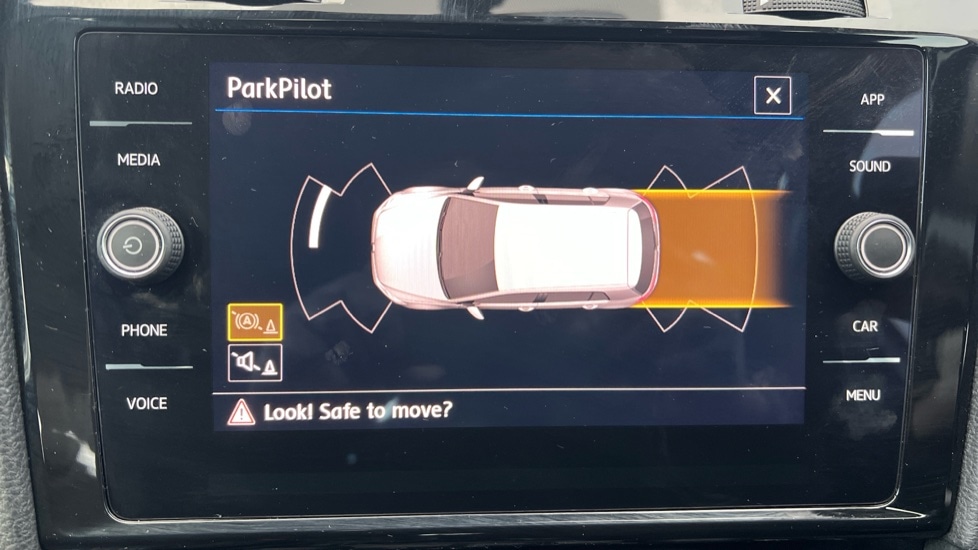Open the SOUND settings
The image size is (978, 550).
869,167
